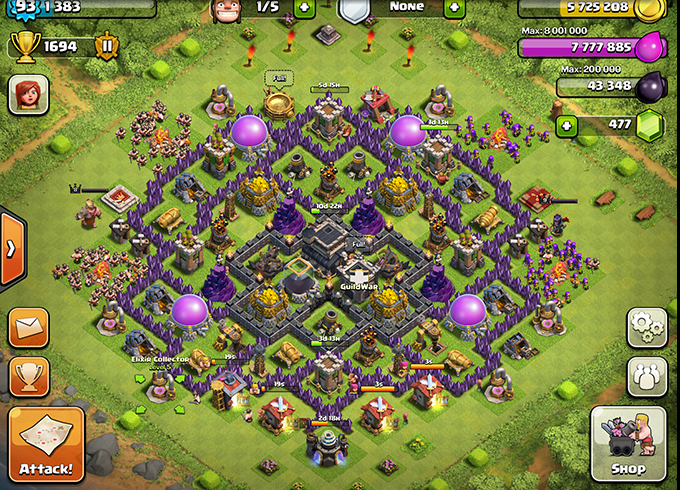Show the trophy achievements button

29,376
